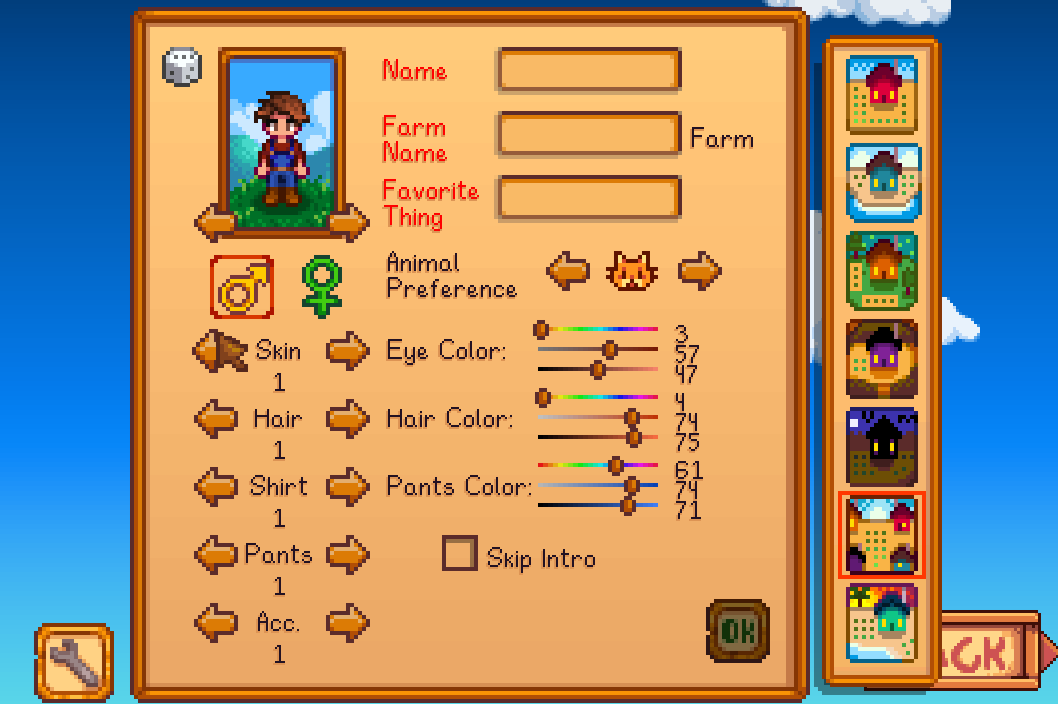Screen dimensions: 1058x704
Task: Choose the female gender symbol
Action: tap(322, 287)
